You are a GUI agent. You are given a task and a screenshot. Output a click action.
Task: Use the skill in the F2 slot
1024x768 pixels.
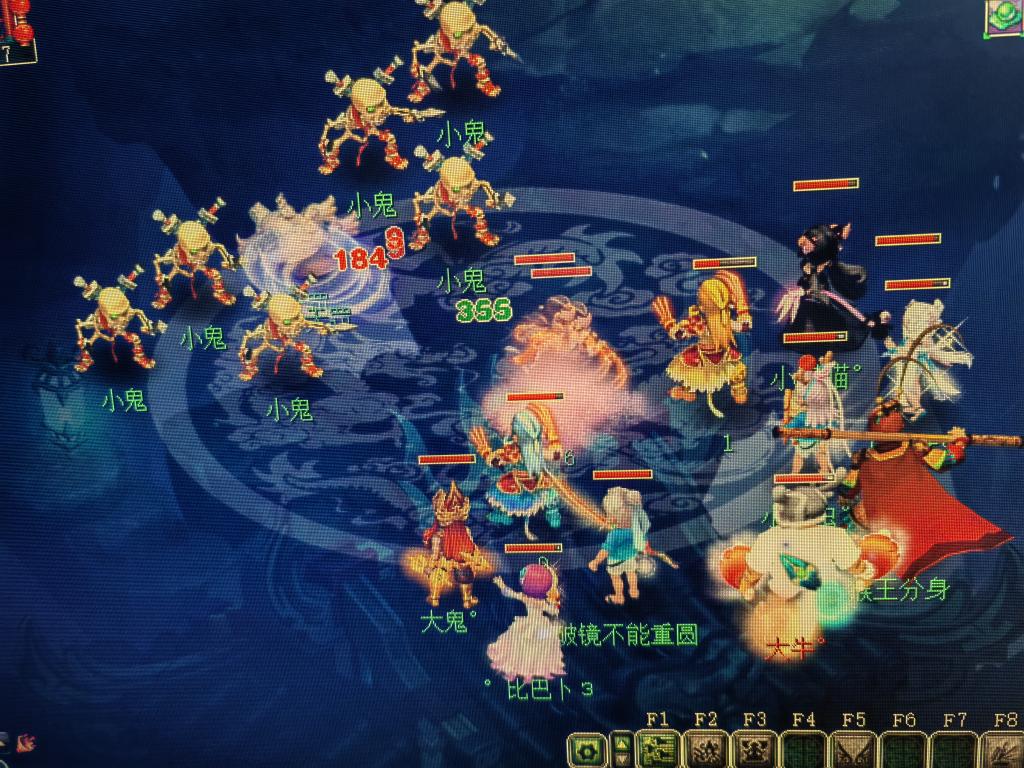[706, 749]
